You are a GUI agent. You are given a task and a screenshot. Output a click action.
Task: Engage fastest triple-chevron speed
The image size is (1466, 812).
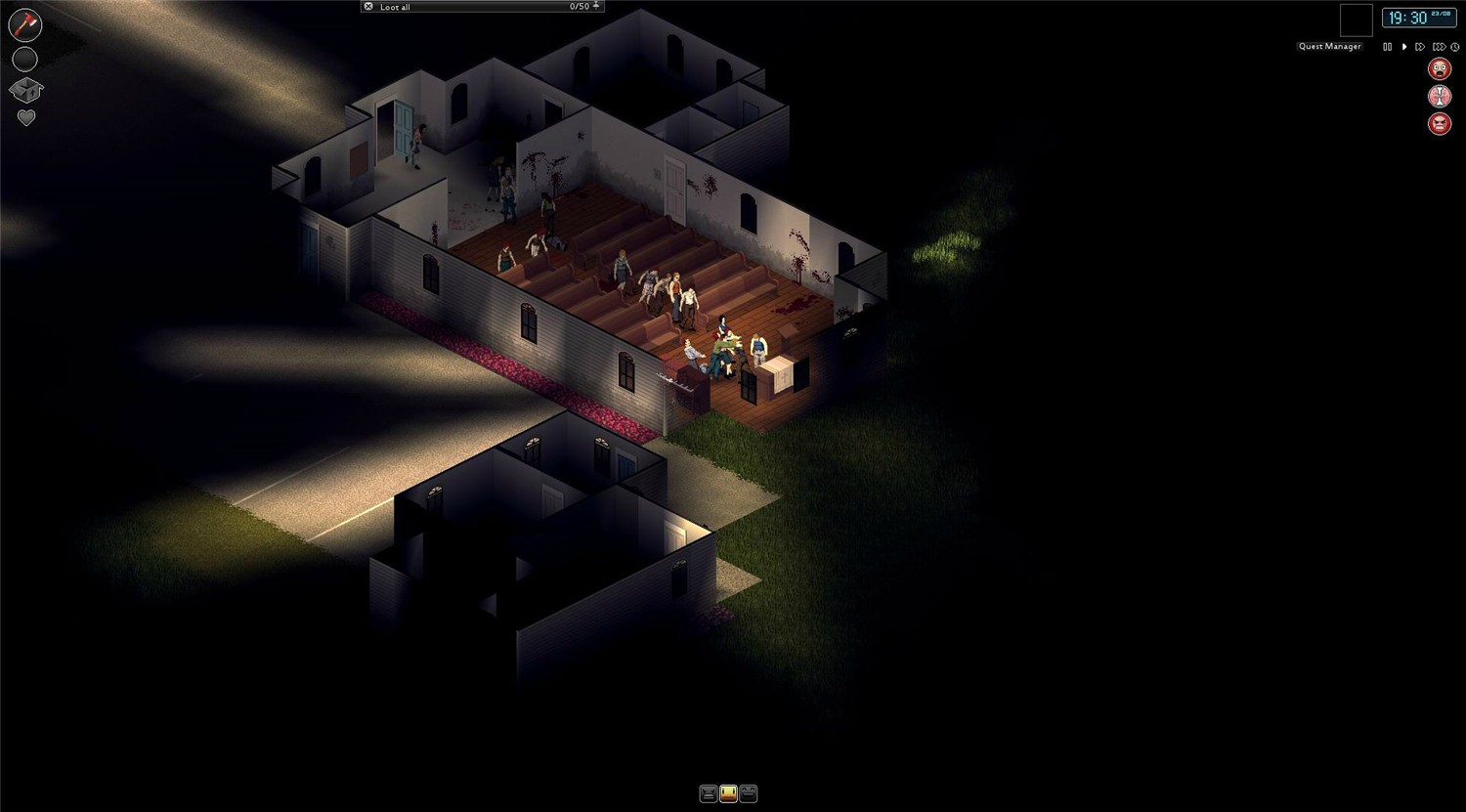1439,47
